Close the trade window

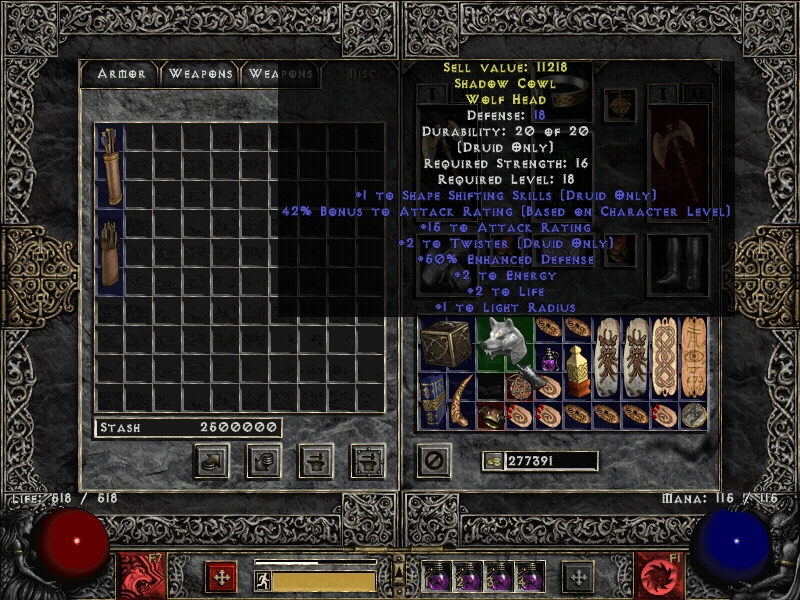[433, 461]
